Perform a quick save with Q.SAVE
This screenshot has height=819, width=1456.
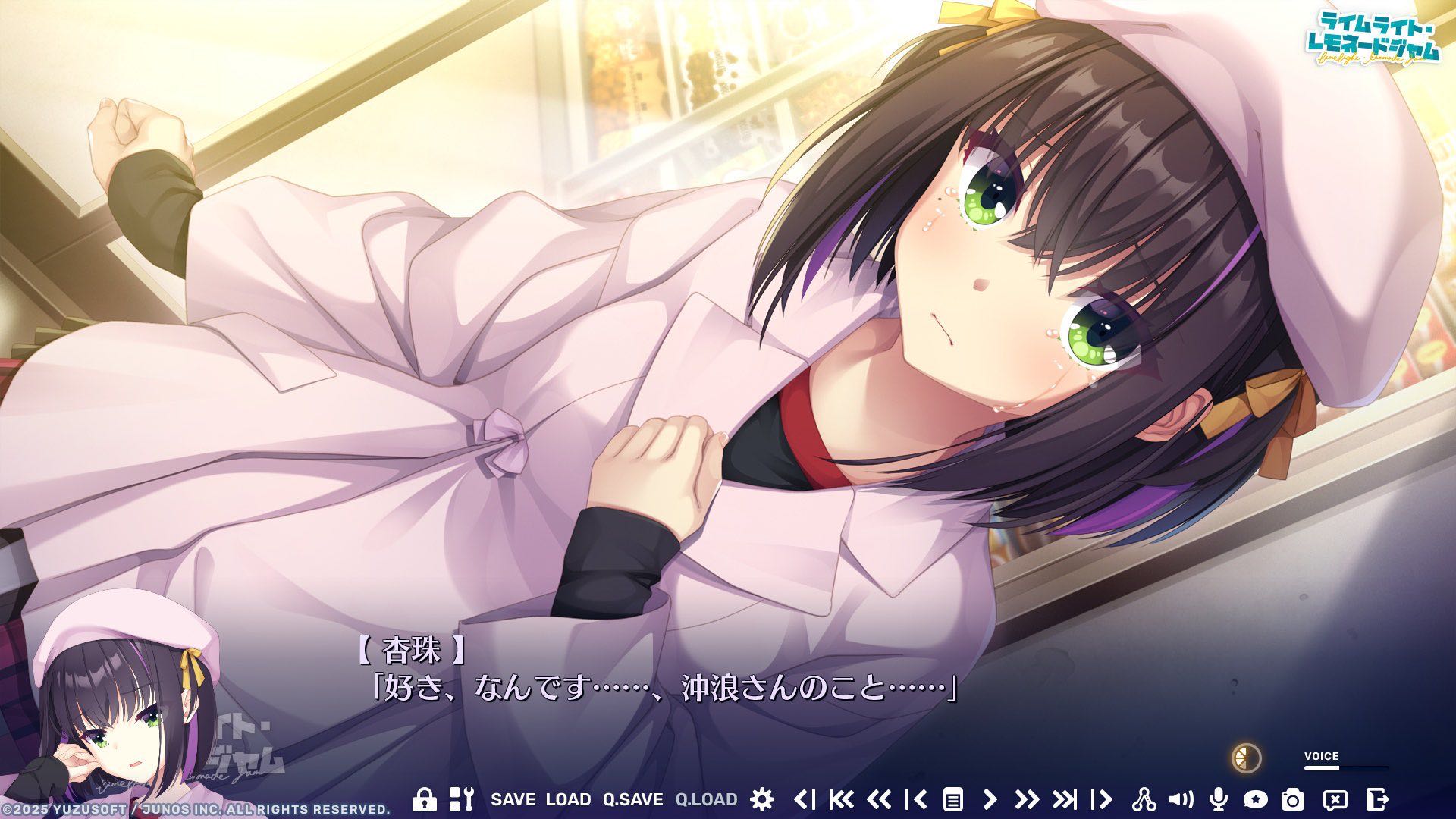click(x=632, y=799)
